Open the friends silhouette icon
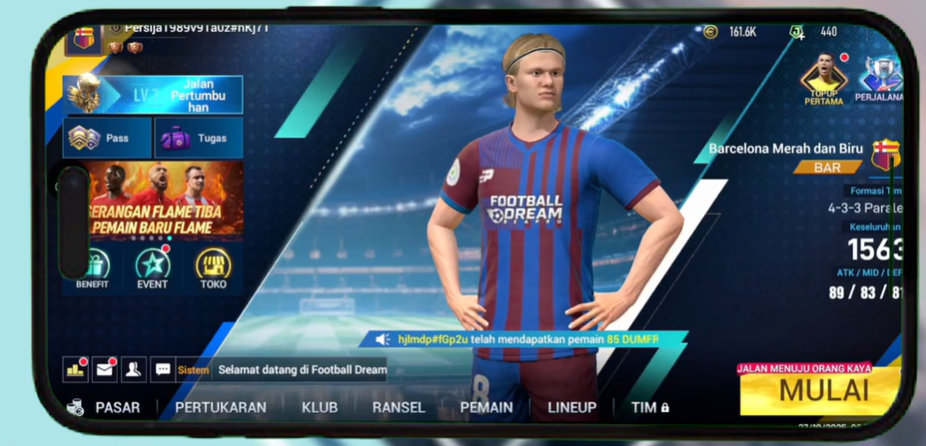The image size is (926, 446). [x=133, y=369]
